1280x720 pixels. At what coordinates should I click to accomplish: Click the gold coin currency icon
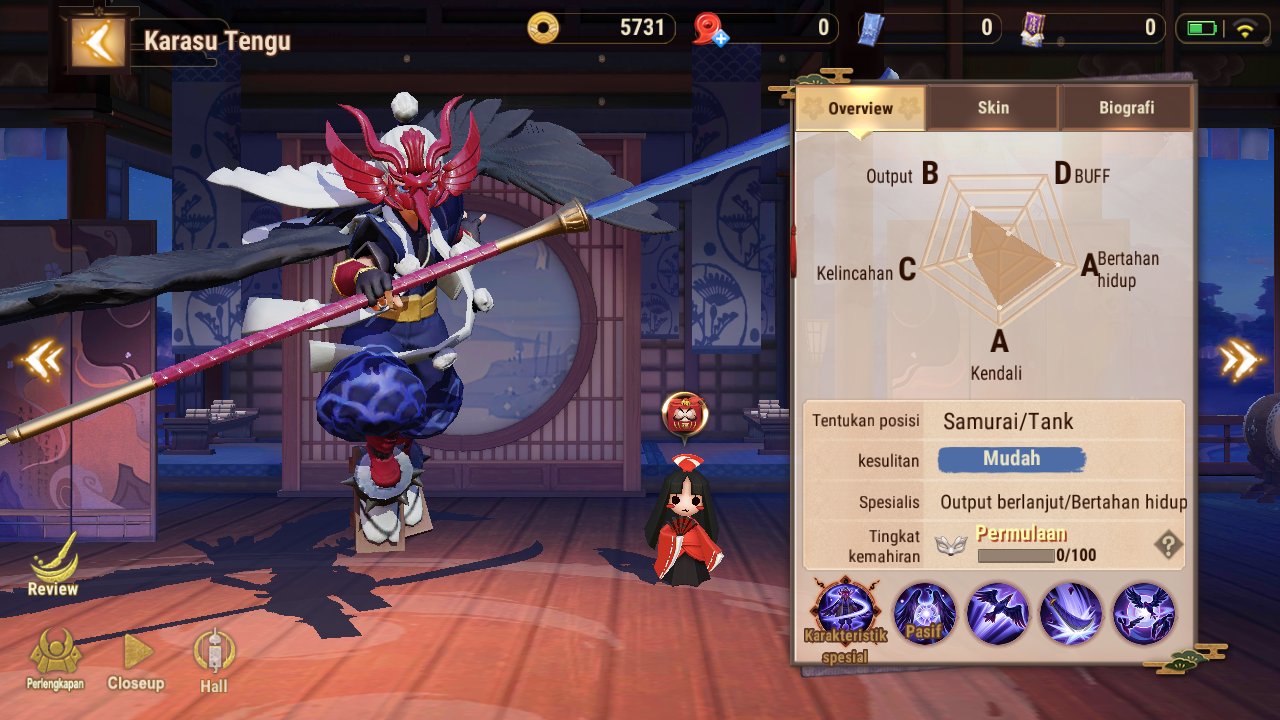[x=544, y=28]
